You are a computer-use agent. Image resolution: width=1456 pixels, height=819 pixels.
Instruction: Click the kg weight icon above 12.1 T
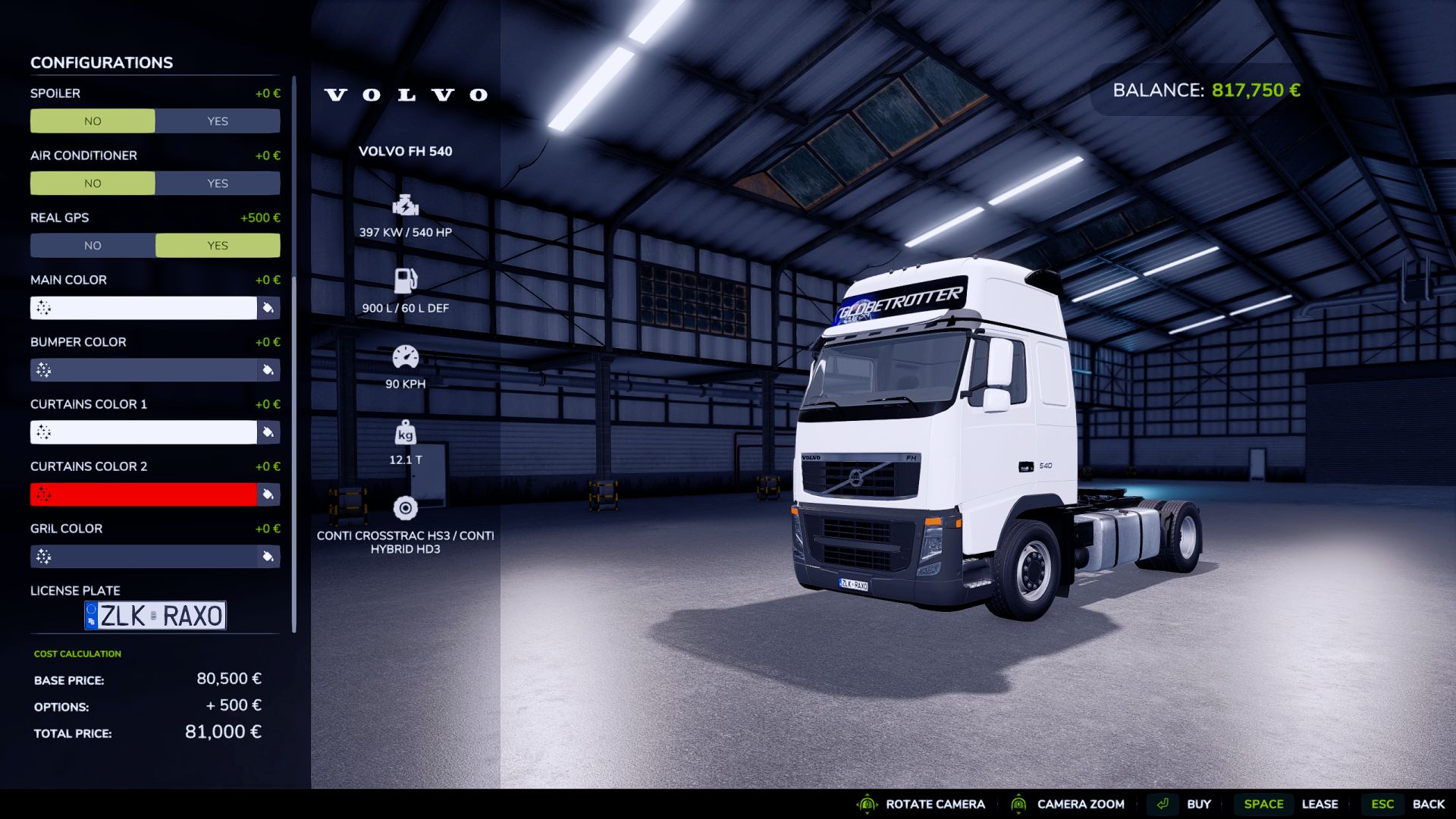405,432
